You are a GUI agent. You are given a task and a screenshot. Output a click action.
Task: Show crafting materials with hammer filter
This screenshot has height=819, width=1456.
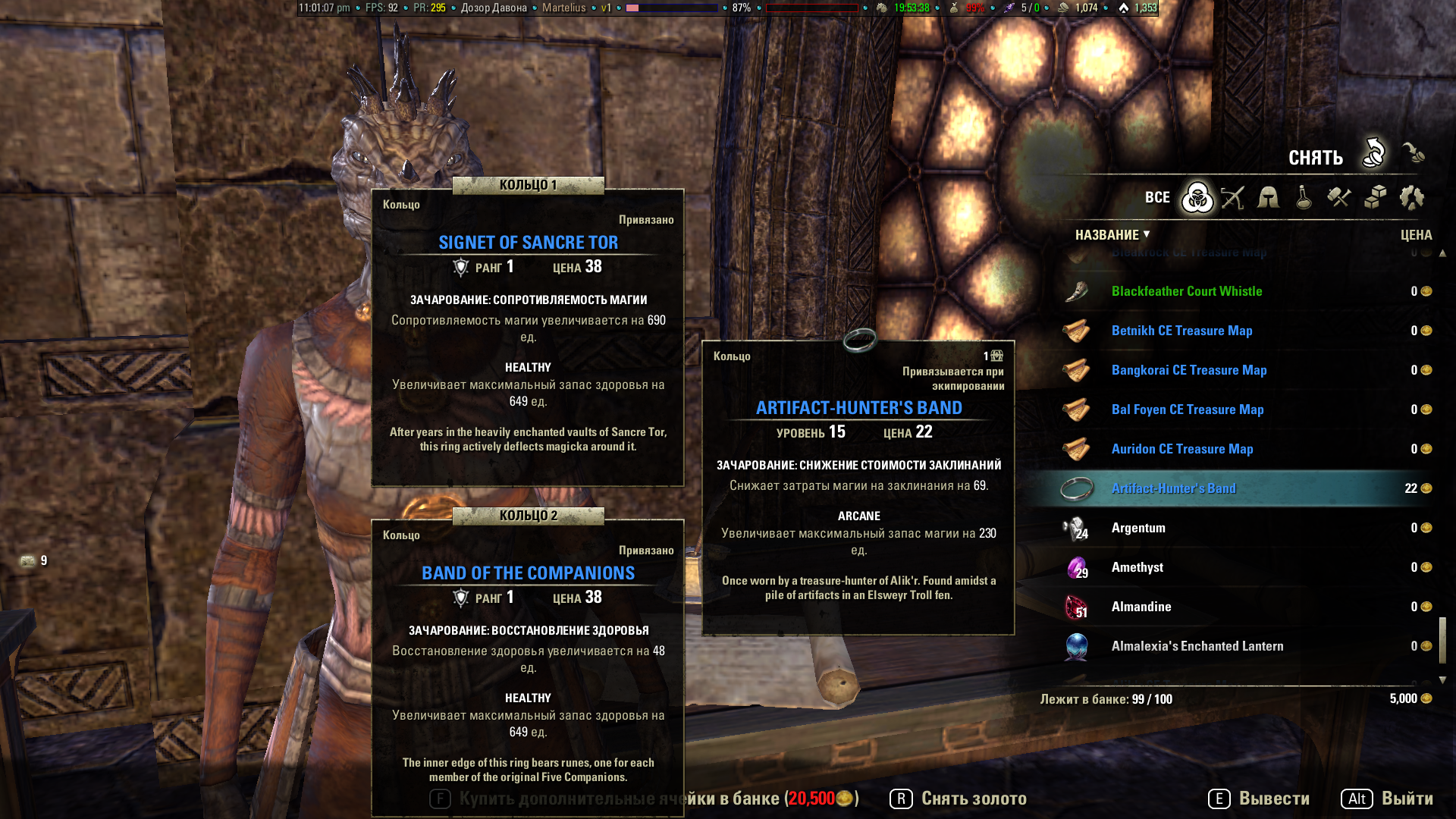click(1339, 198)
